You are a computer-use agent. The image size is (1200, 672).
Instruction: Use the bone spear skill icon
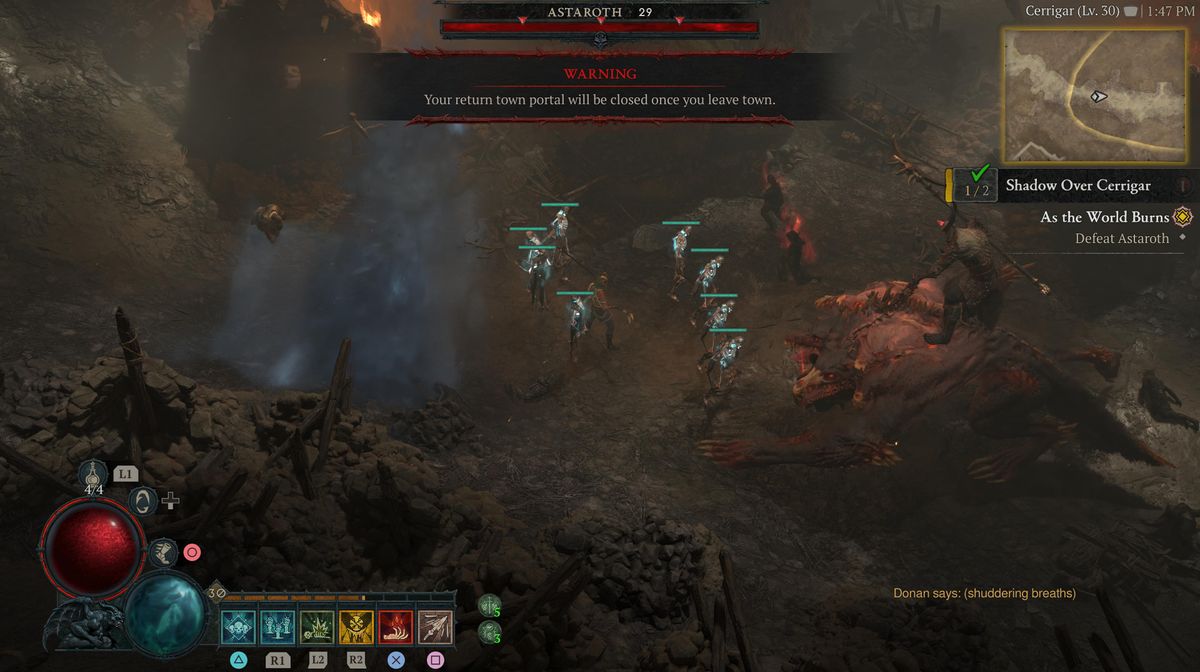point(435,627)
